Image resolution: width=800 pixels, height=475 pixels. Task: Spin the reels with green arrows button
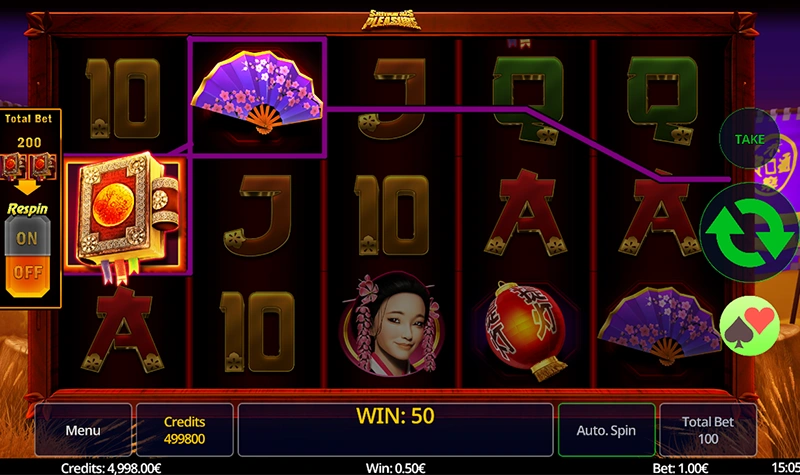751,230
